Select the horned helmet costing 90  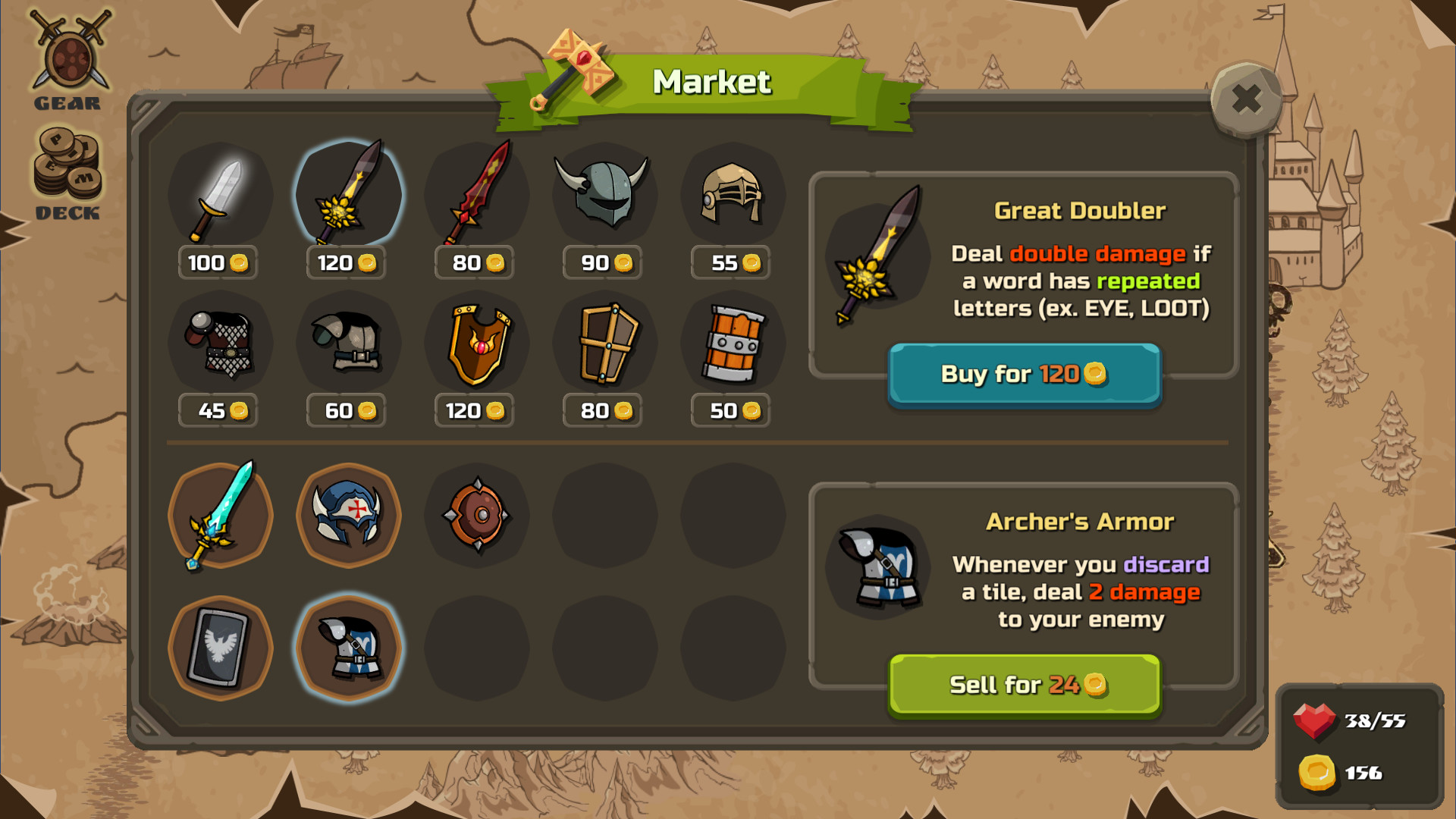pyautogui.click(x=604, y=195)
